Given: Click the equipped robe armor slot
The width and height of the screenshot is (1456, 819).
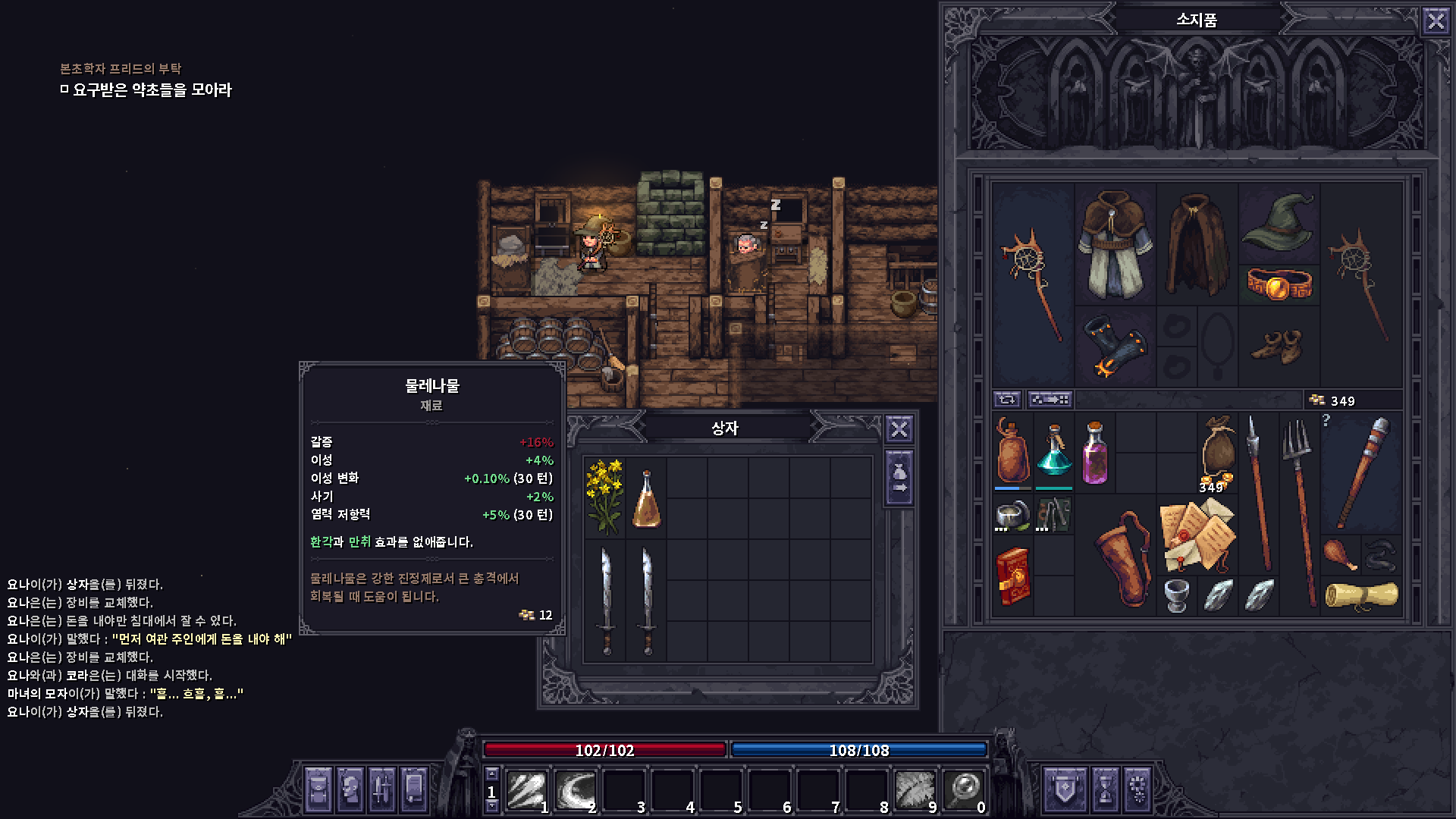Looking at the screenshot, I should [x=1114, y=244].
